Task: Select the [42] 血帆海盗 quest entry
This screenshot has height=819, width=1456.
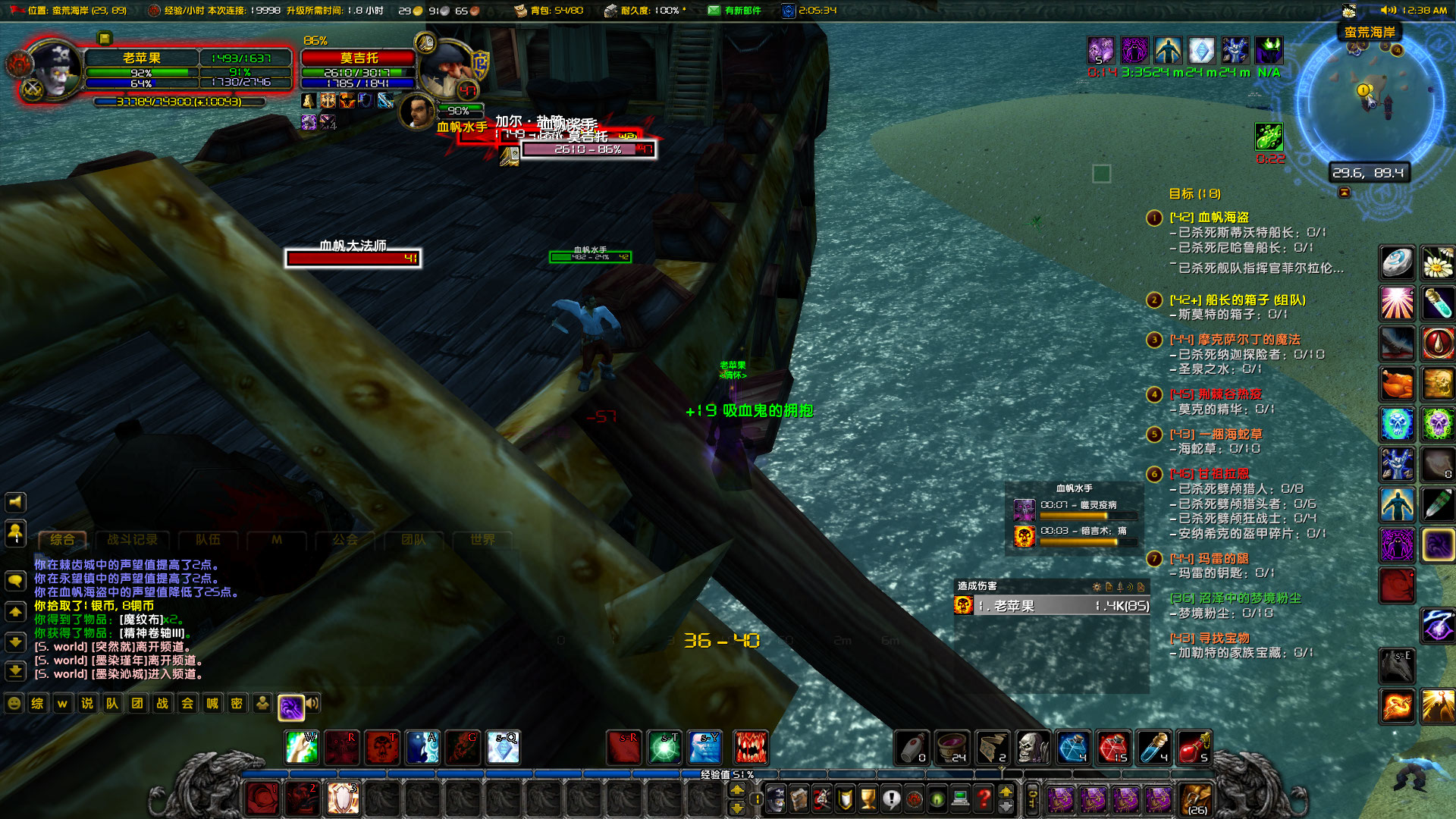Action: (1209, 218)
